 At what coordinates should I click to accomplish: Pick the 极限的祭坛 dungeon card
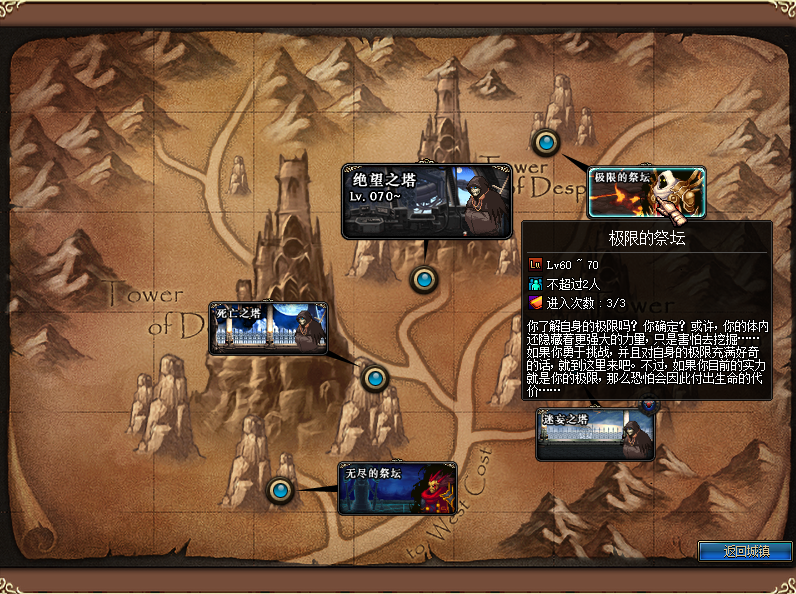tap(646, 192)
